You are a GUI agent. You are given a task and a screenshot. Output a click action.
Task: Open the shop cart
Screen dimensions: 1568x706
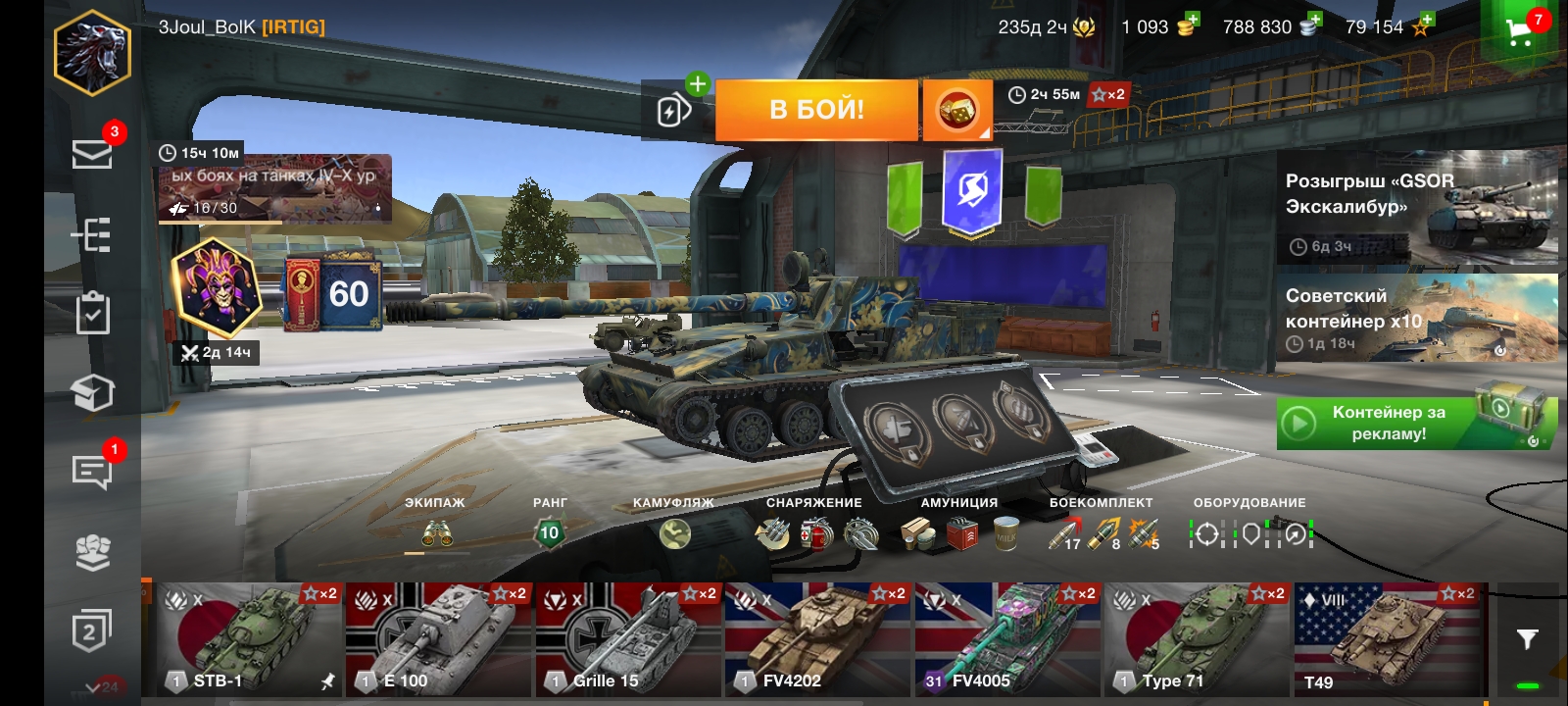[1520, 31]
